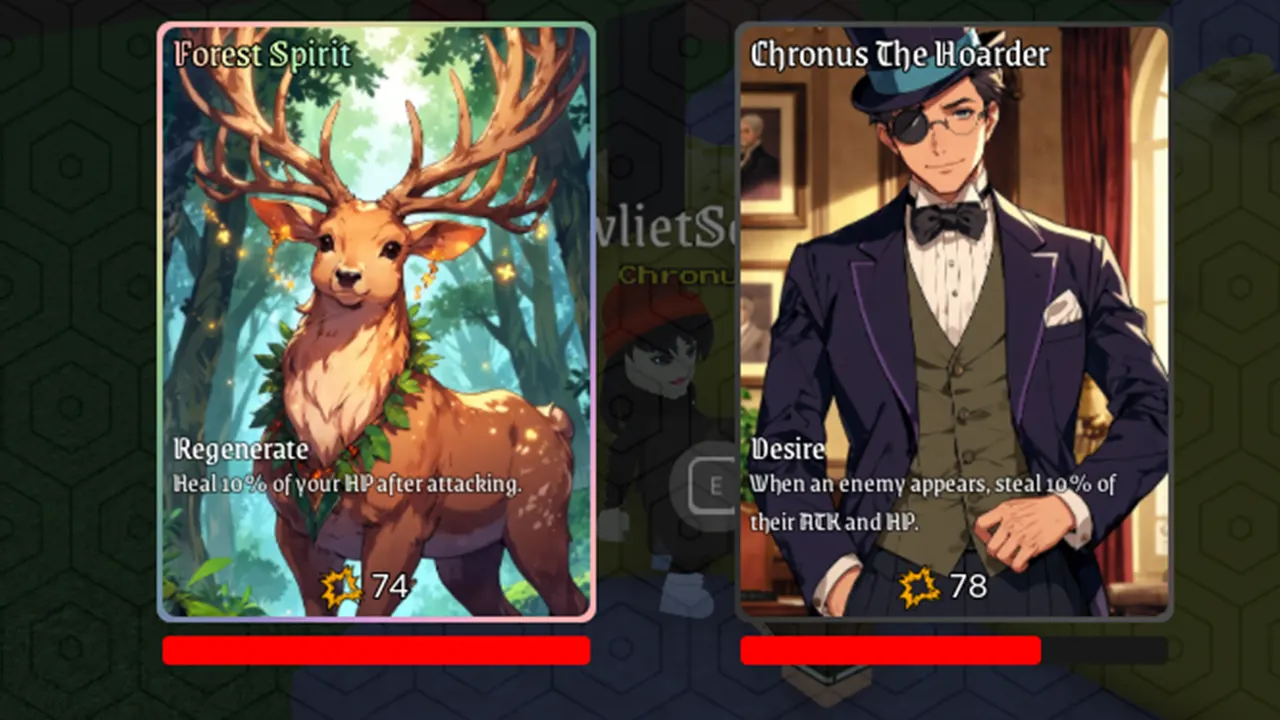Click the attack burst icon on Chronus The Hoarder

coord(918,586)
